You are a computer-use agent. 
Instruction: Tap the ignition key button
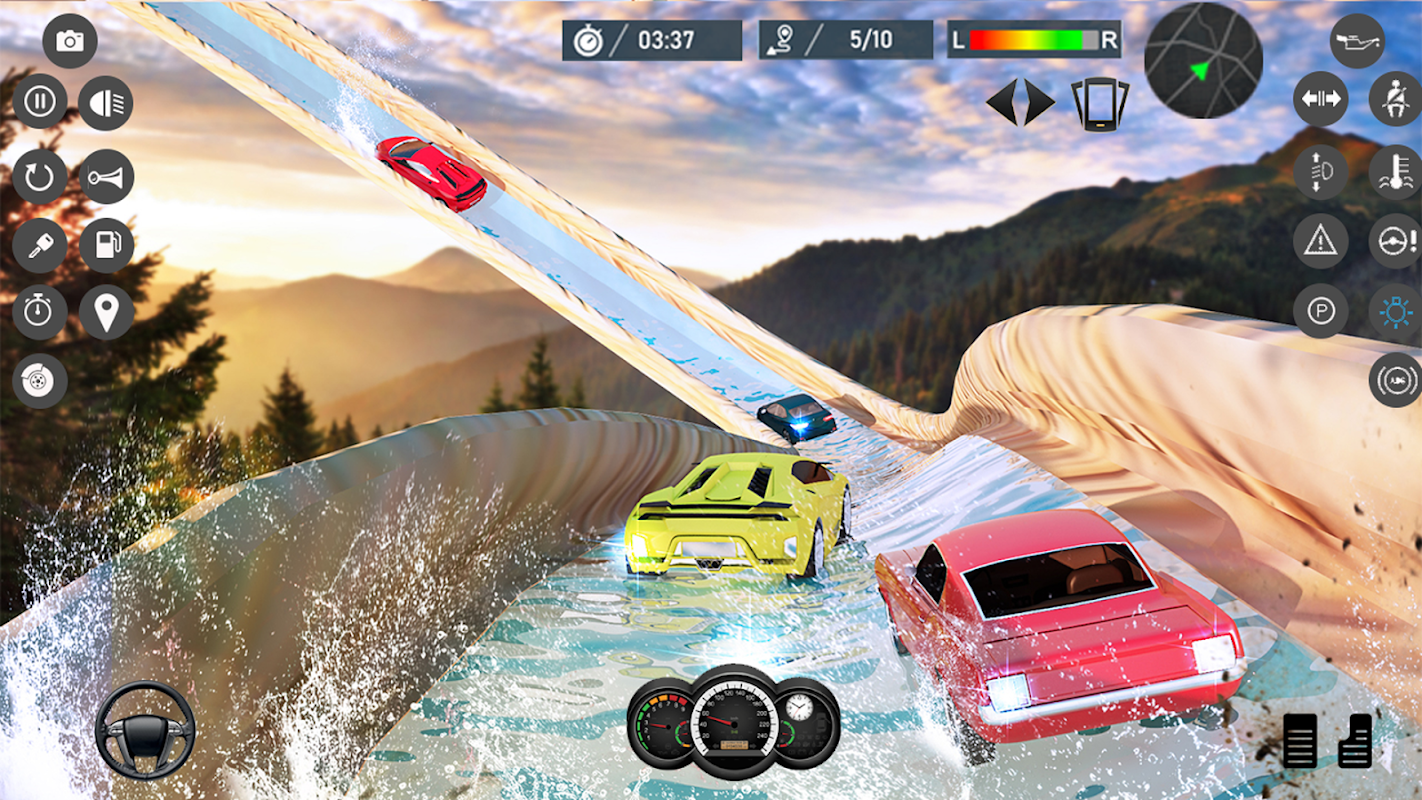click(x=40, y=246)
